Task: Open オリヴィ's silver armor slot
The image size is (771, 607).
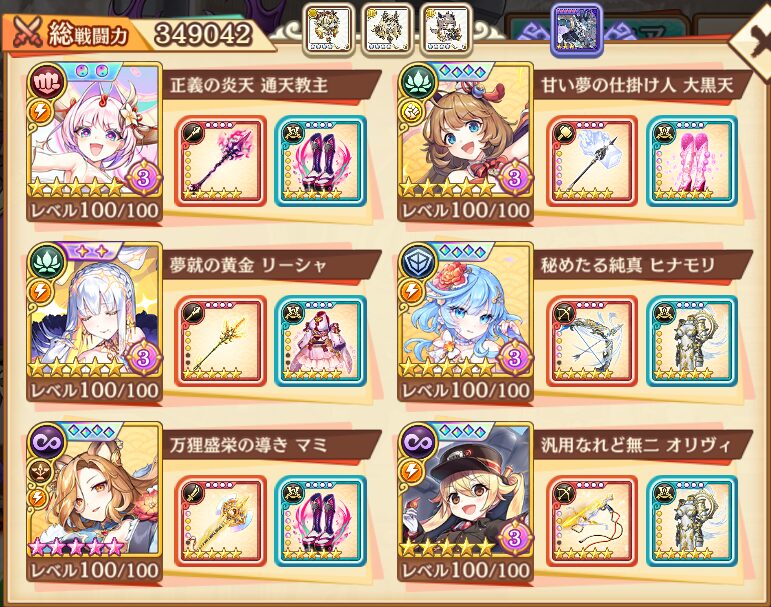Action: [x=691, y=521]
